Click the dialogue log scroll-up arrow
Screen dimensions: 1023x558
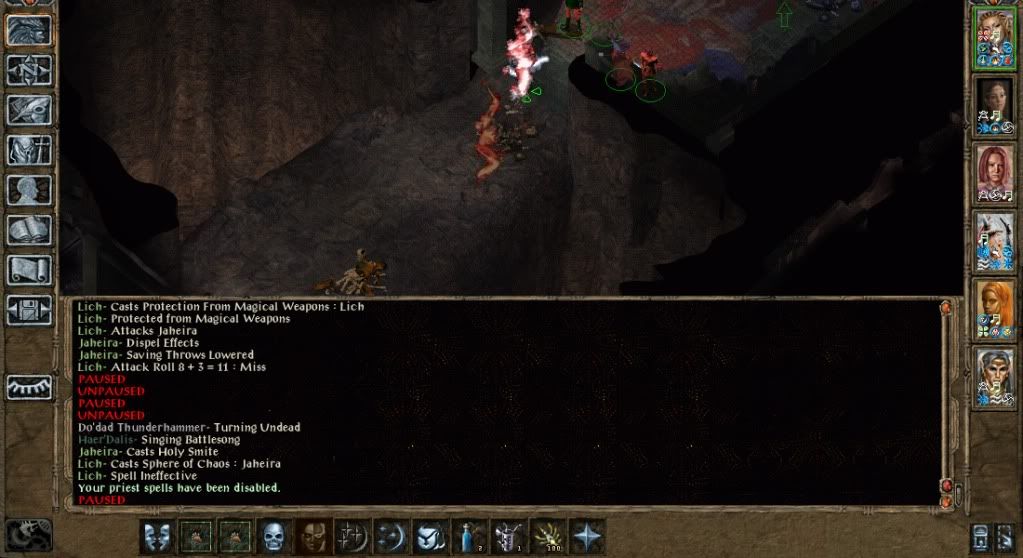(946, 310)
